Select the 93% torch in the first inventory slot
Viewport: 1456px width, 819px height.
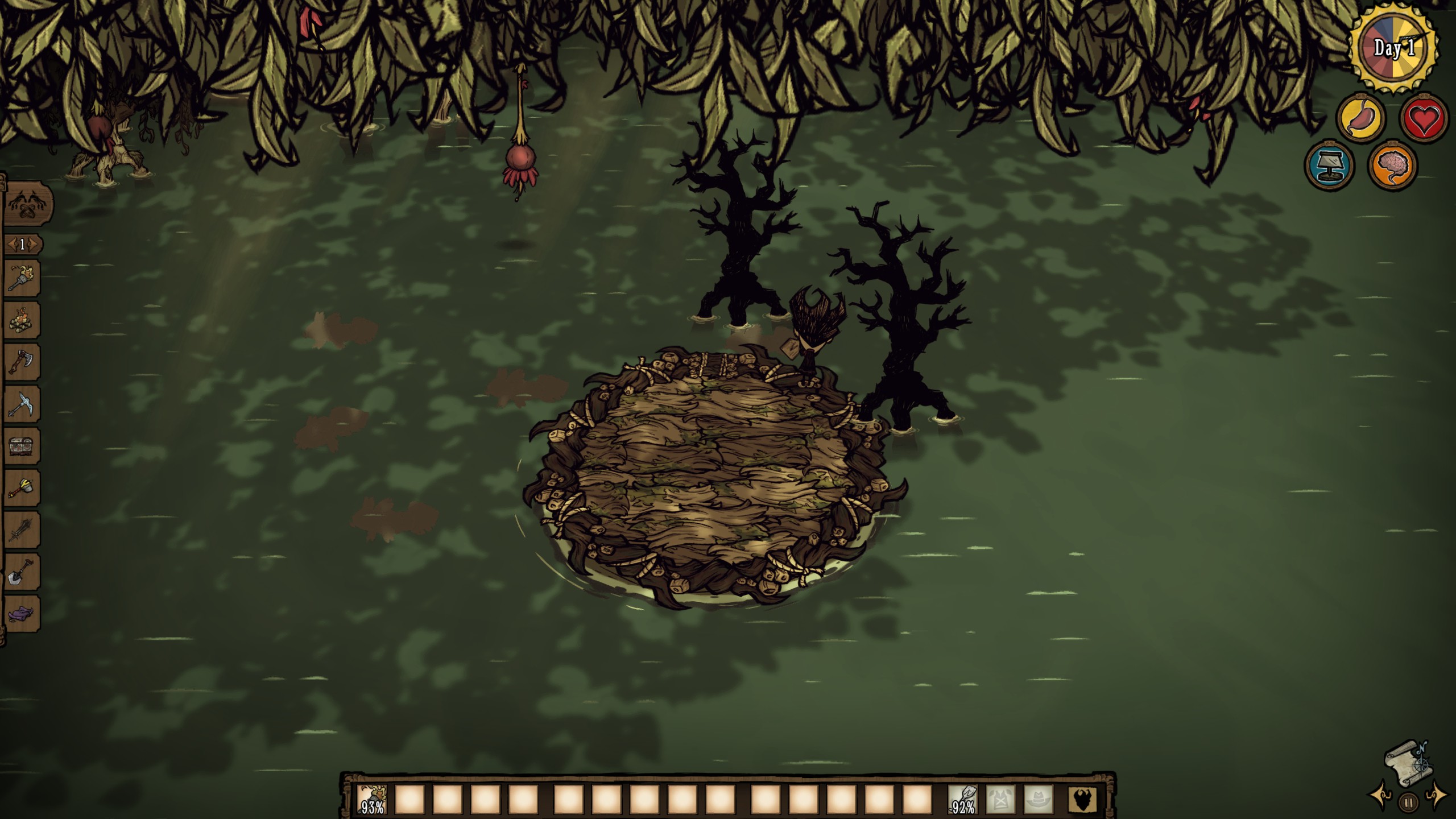371,800
